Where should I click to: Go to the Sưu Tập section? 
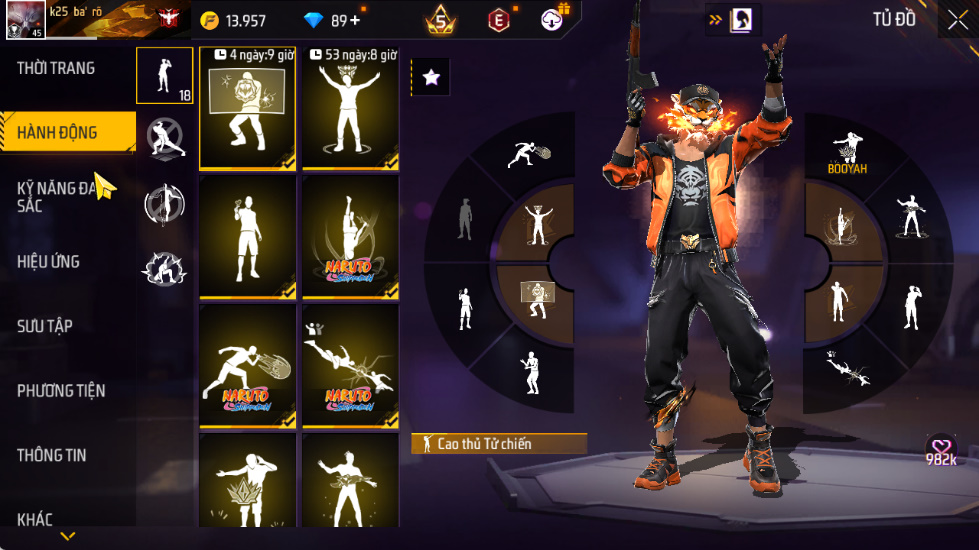click(45, 326)
